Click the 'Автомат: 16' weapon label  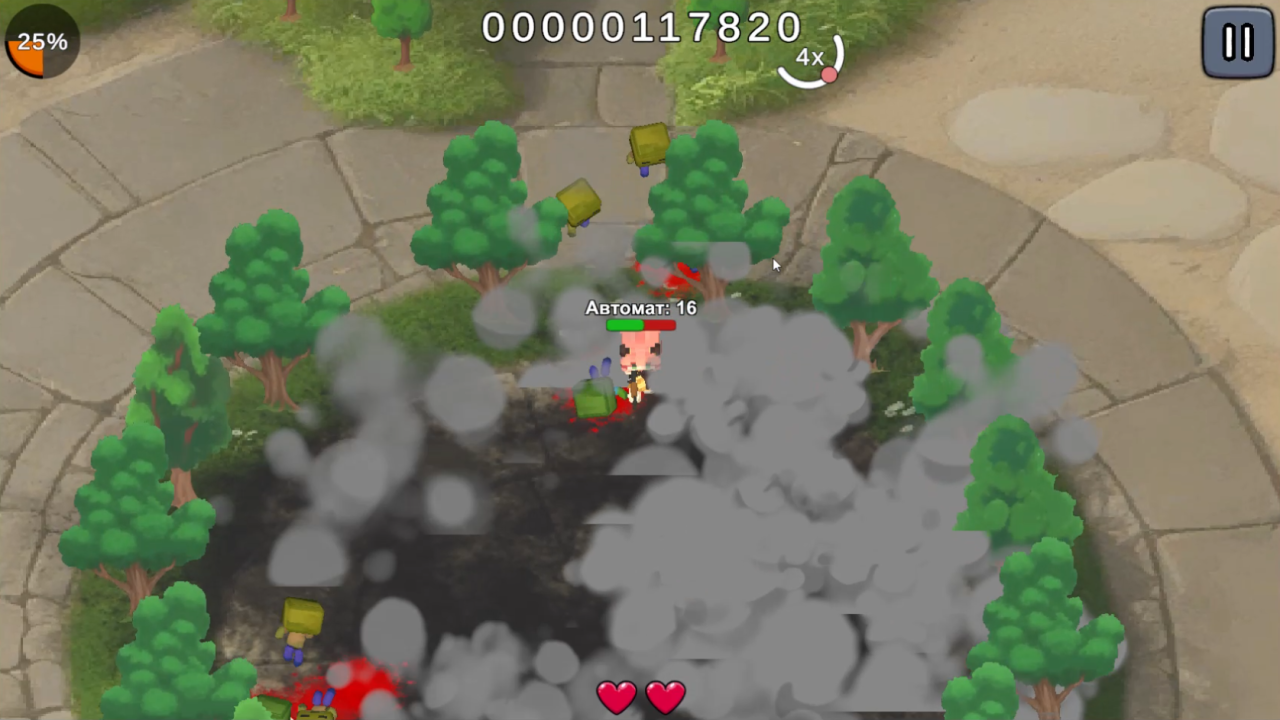(x=640, y=308)
